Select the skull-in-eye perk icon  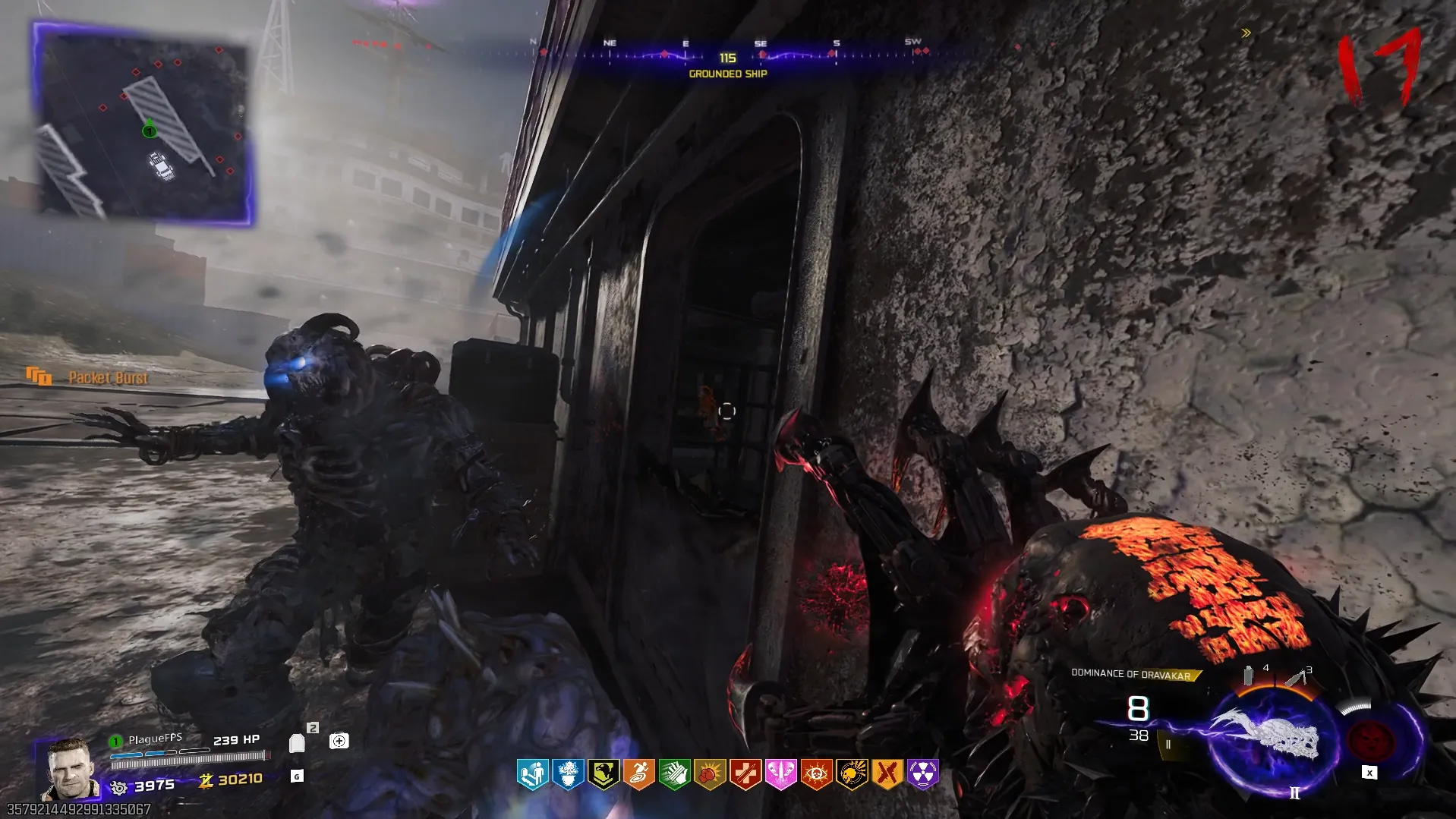(816, 774)
